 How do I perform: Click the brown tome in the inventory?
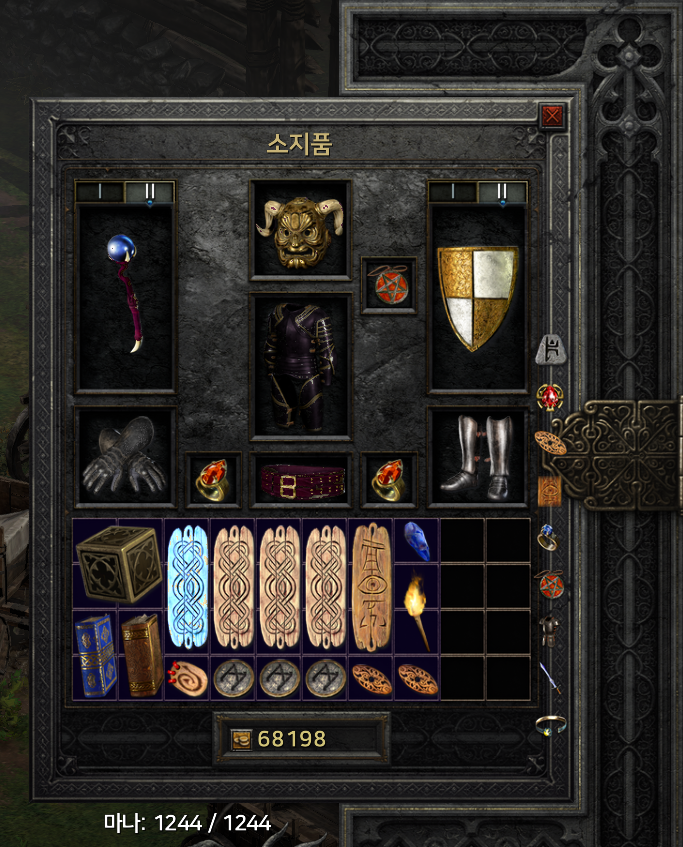pos(141,654)
